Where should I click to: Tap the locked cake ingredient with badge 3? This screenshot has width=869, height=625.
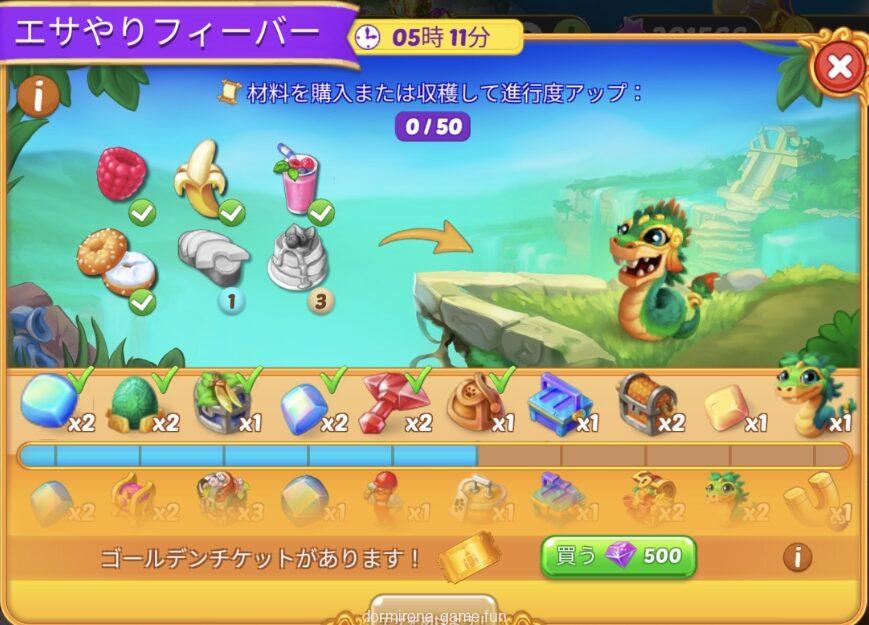pos(298,257)
